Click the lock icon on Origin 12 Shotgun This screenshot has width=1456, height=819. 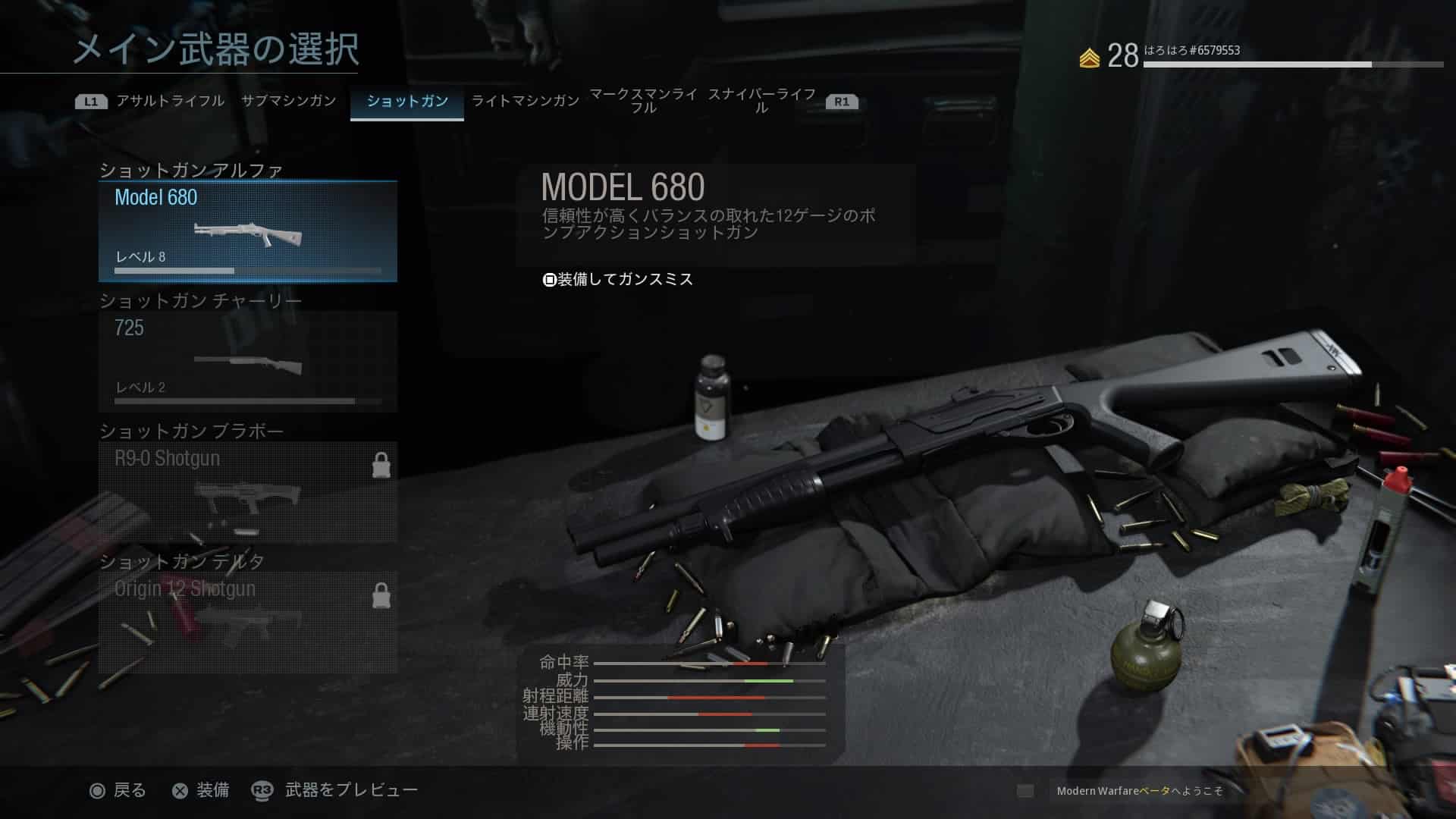(x=382, y=596)
